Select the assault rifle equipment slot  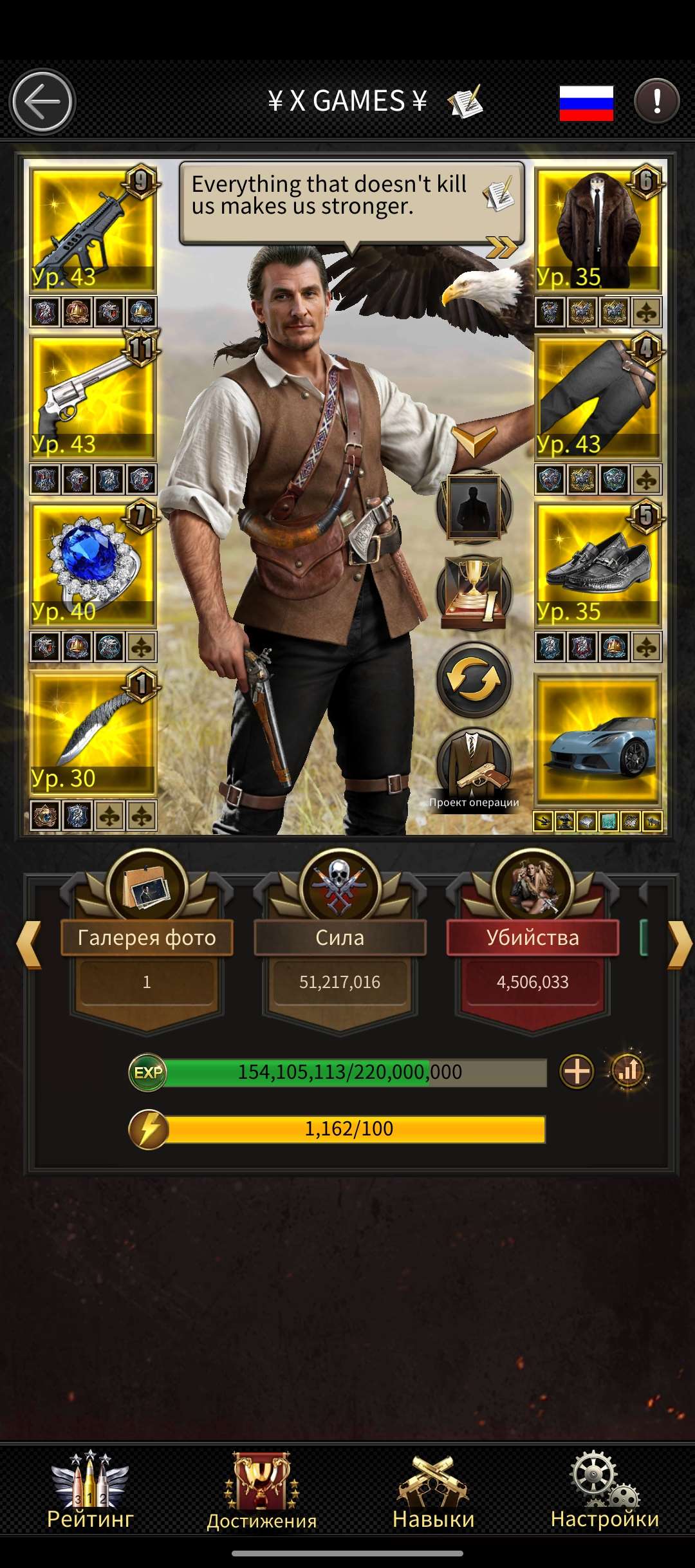click(x=93, y=229)
